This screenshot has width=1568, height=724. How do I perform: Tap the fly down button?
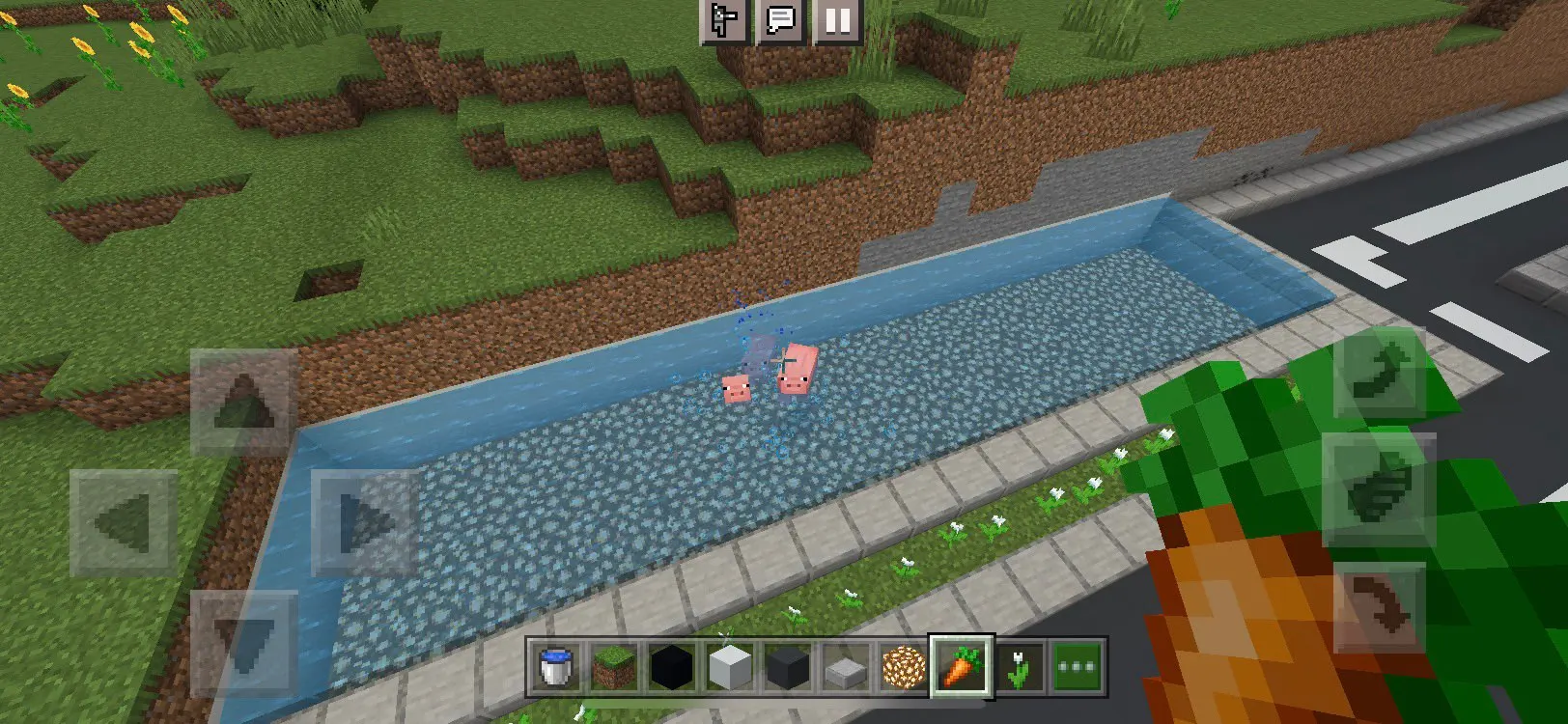click(1379, 608)
